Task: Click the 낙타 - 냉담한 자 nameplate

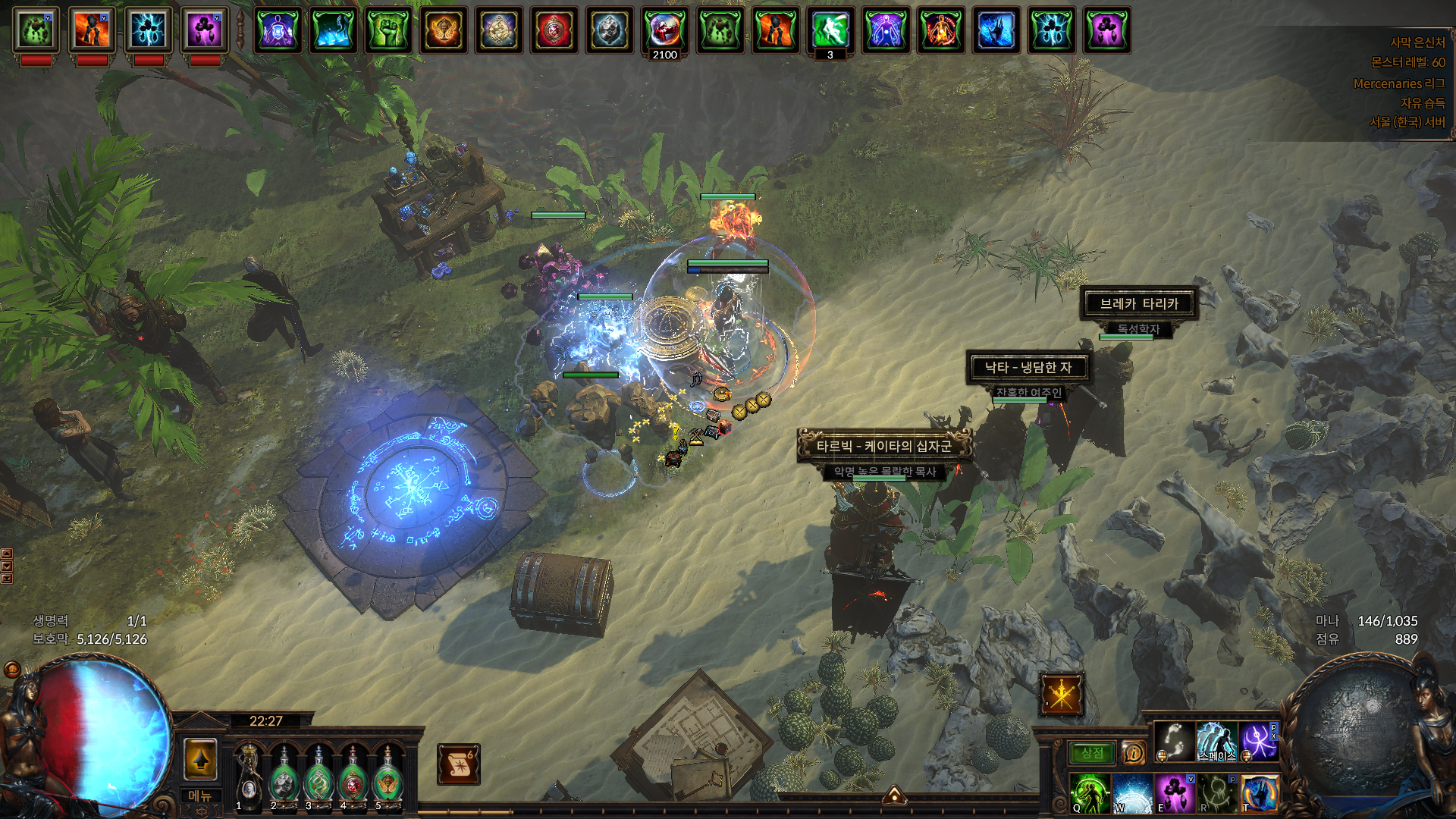Action: (1028, 368)
